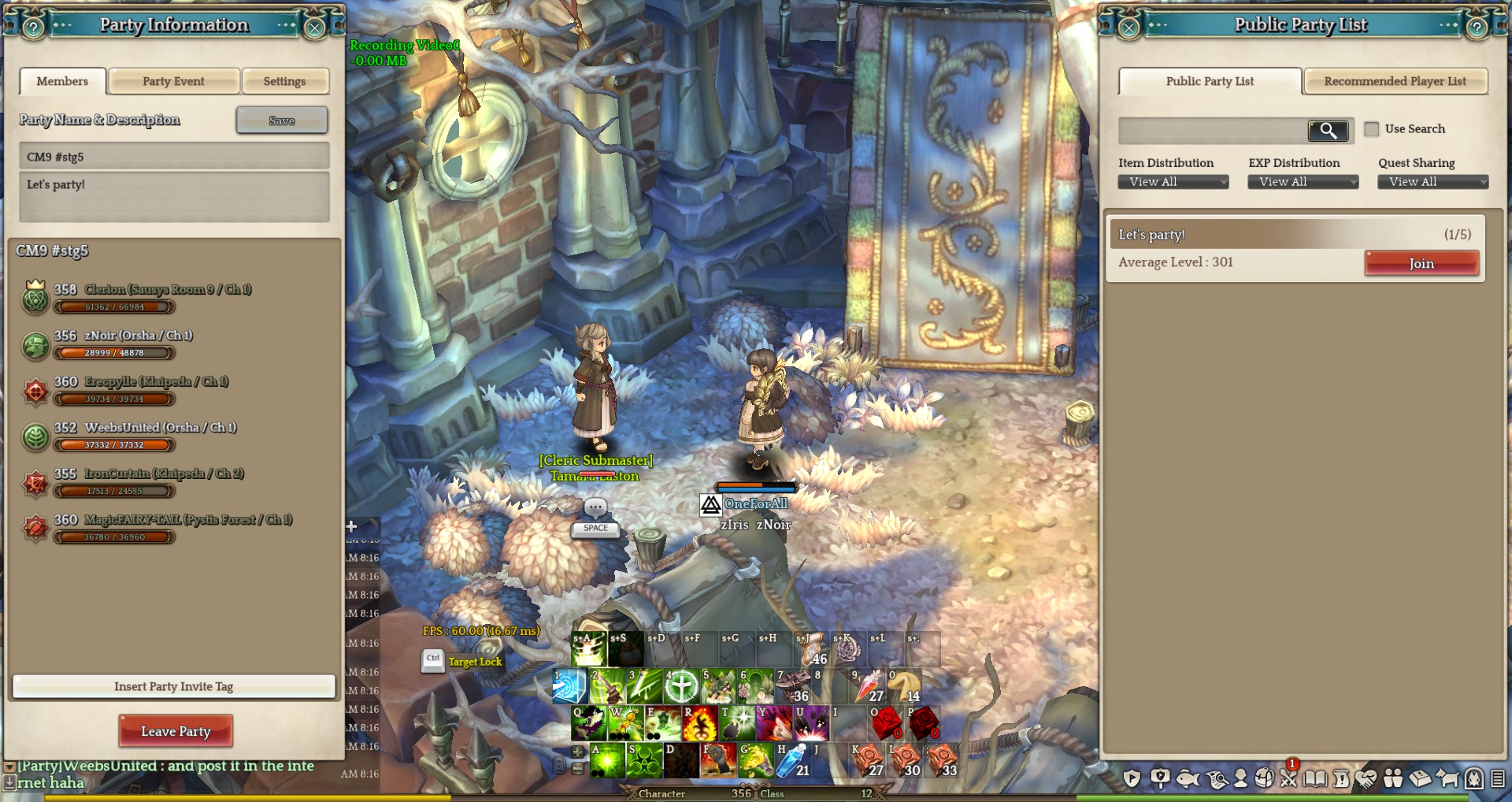Image resolution: width=1512 pixels, height=802 pixels.
Task: Show the Recommended Player List tab
Action: coord(1395,81)
